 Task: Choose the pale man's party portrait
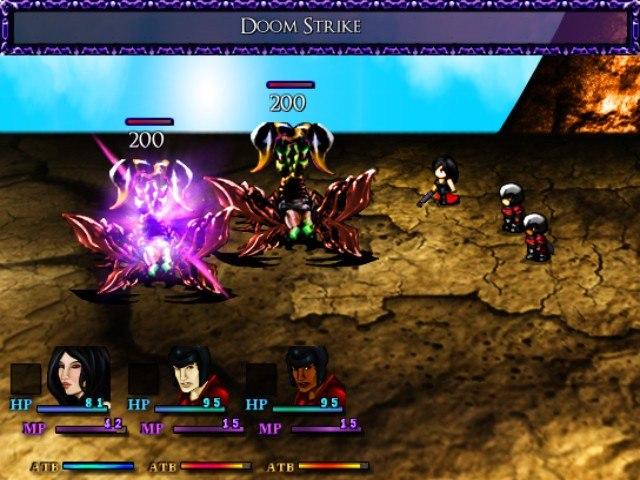pos(195,374)
